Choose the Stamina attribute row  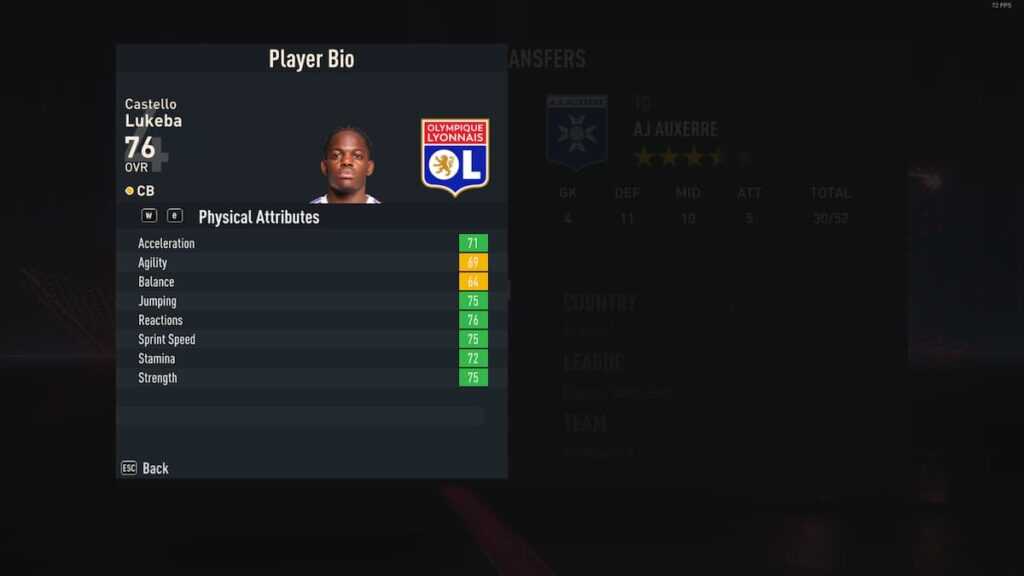point(311,358)
